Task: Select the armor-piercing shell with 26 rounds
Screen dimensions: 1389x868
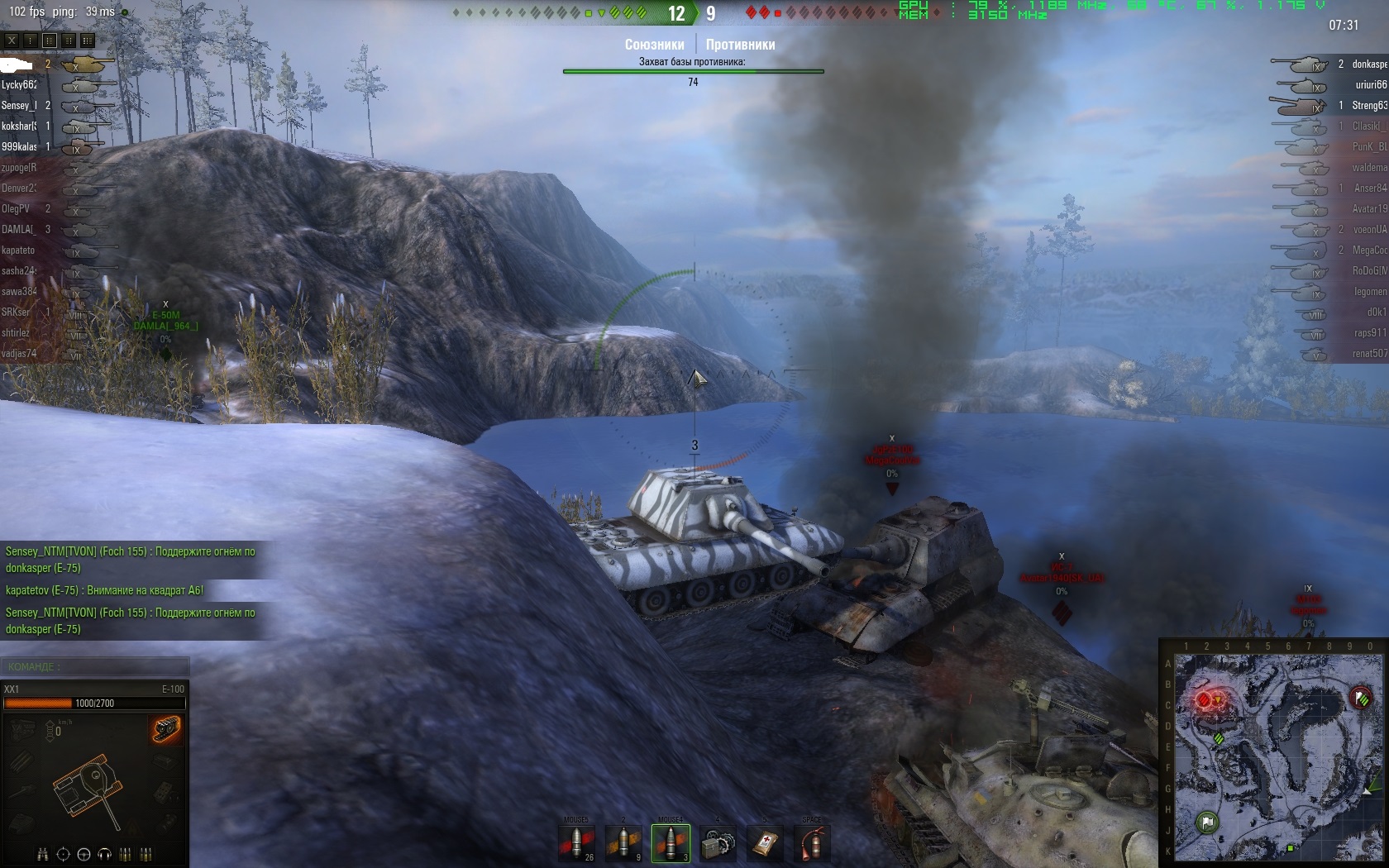Action: coord(577,842)
